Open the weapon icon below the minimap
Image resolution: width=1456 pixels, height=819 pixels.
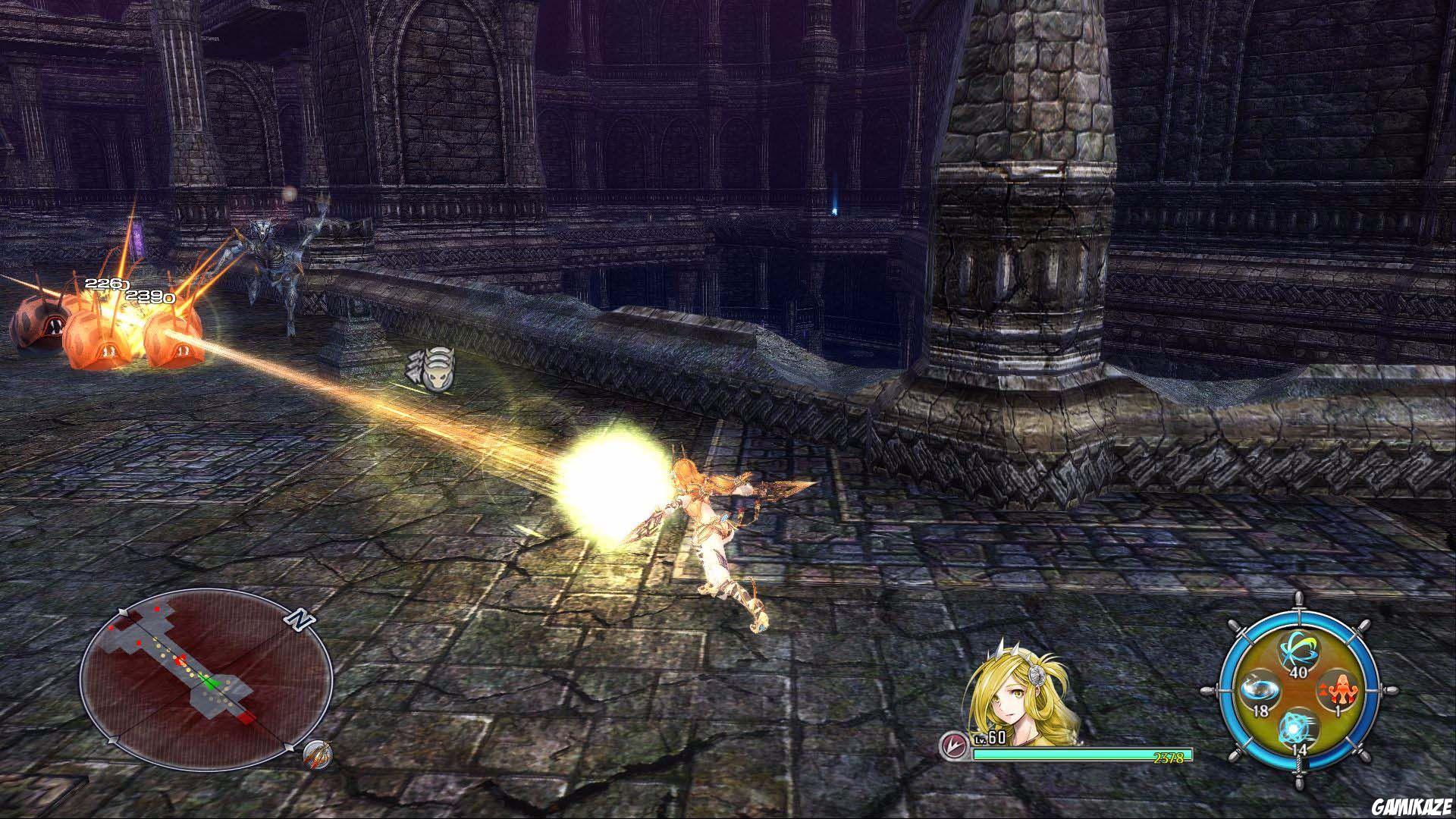tap(317, 755)
